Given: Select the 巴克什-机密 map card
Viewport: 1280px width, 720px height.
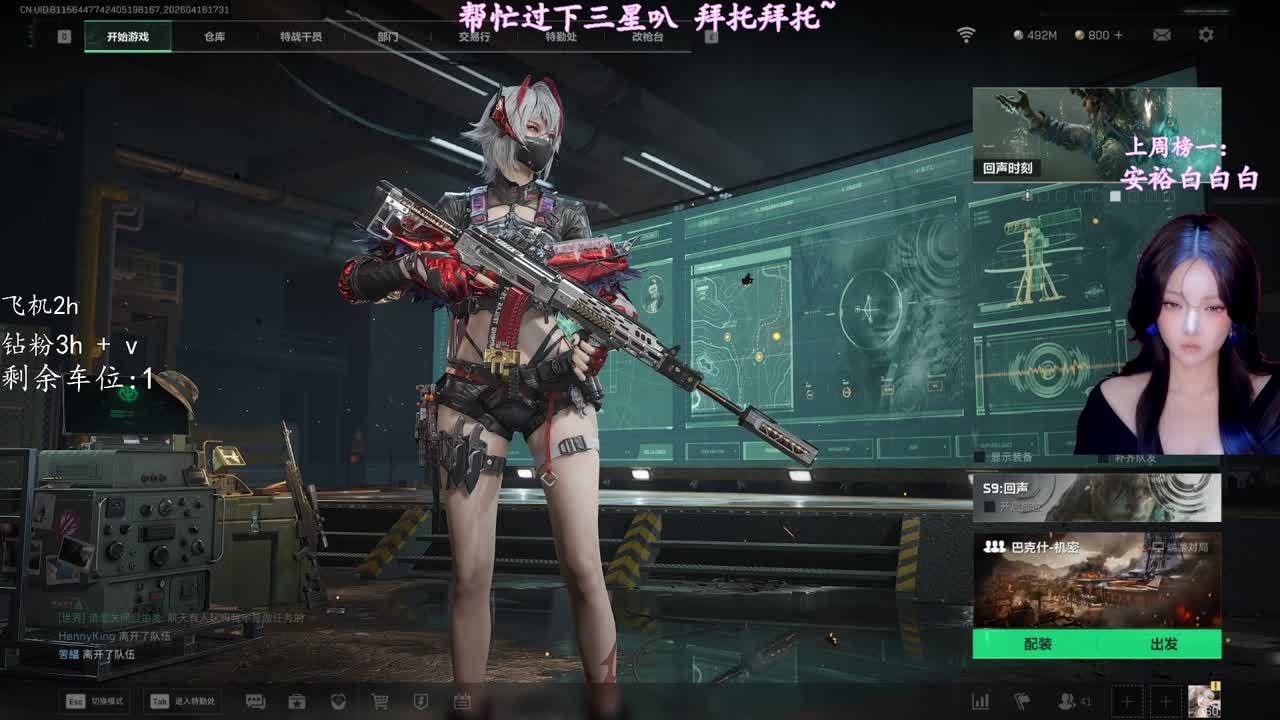Looking at the screenshot, I should point(1096,580).
